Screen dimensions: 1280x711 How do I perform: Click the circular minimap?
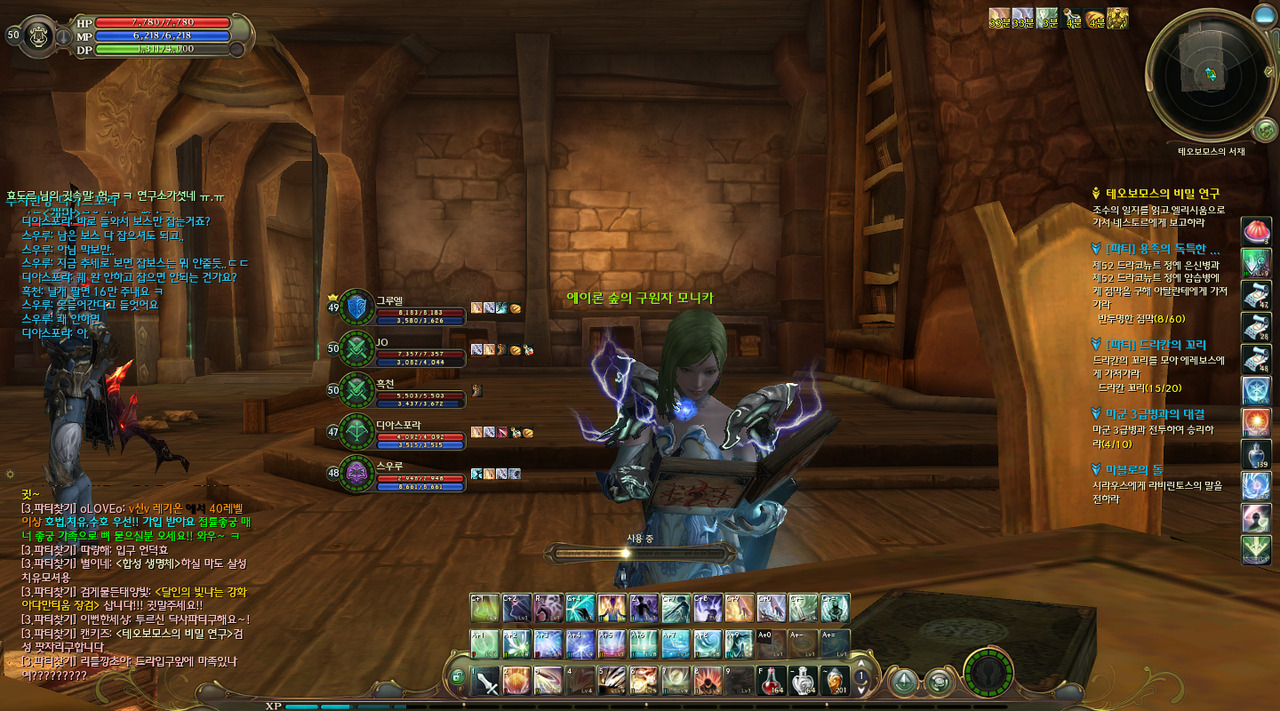[x=1211, y=75]
